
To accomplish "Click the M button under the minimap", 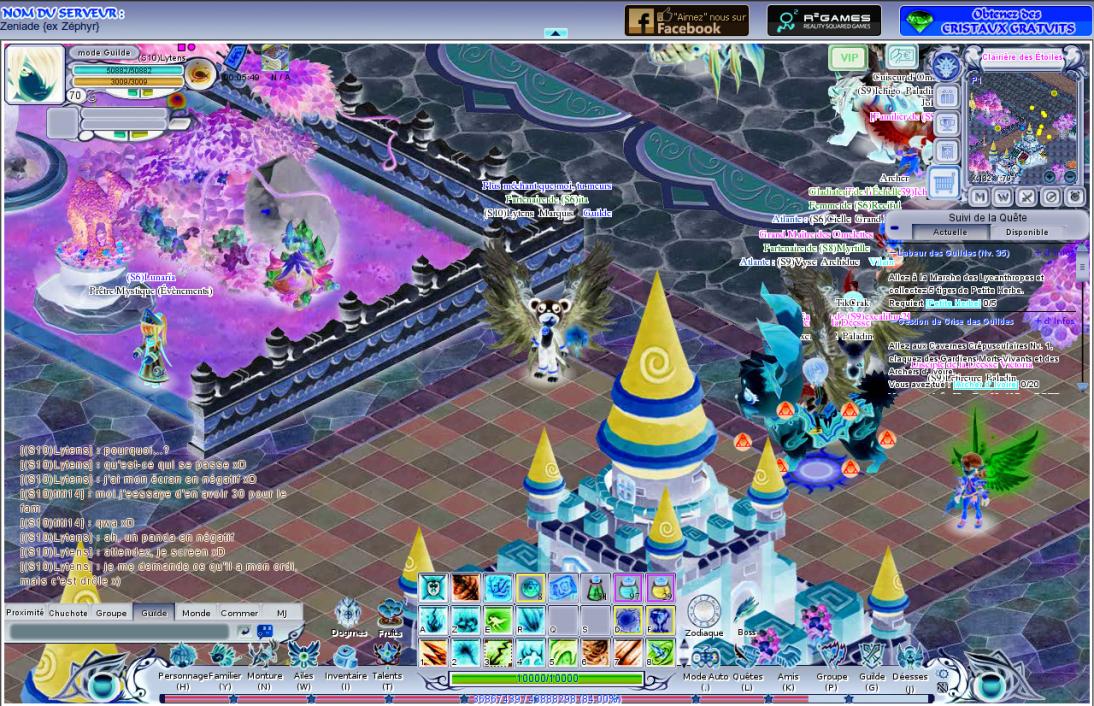I will point(980,197).
